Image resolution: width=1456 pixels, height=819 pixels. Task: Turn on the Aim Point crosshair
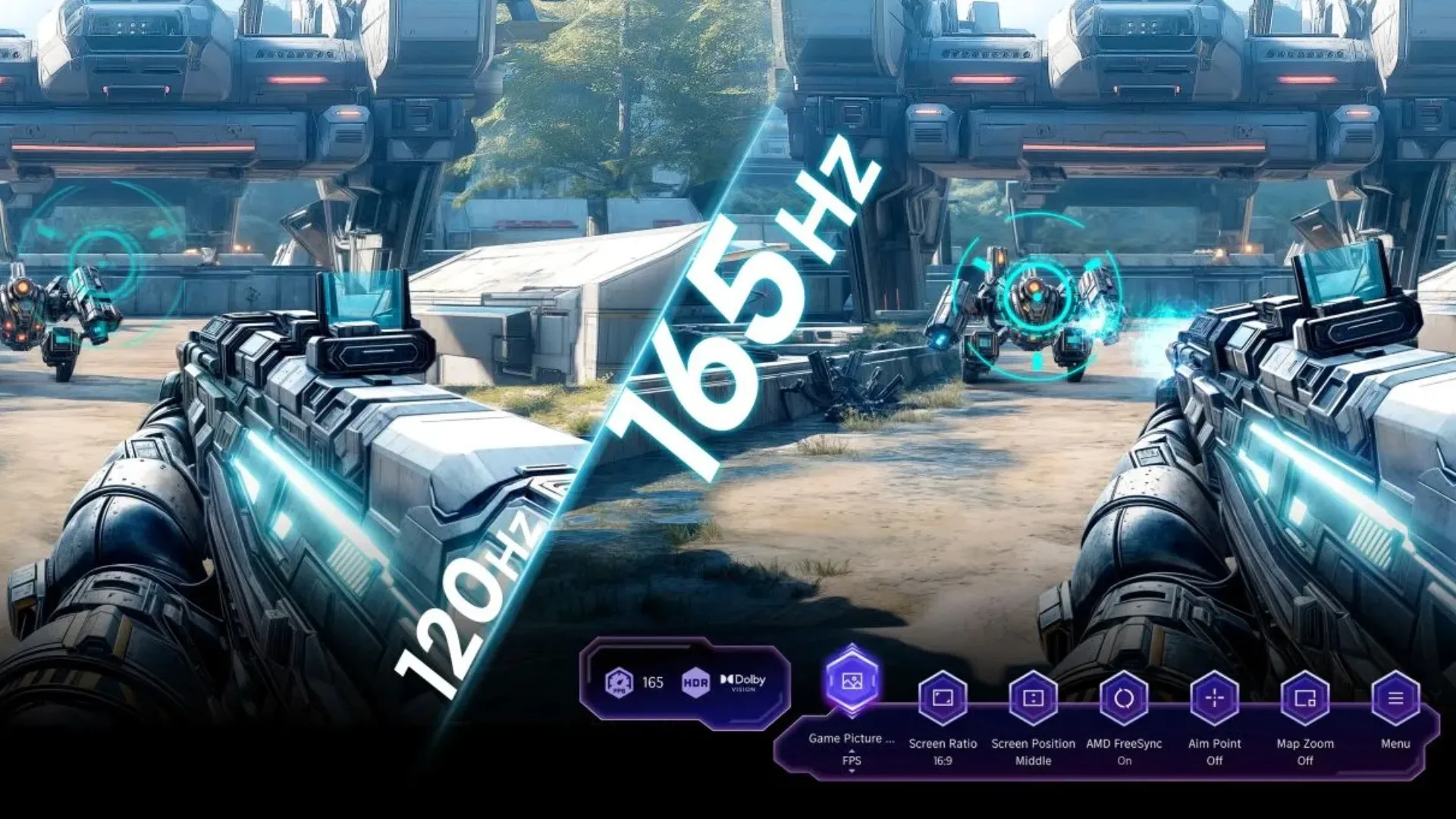[x=1214, y=698]
